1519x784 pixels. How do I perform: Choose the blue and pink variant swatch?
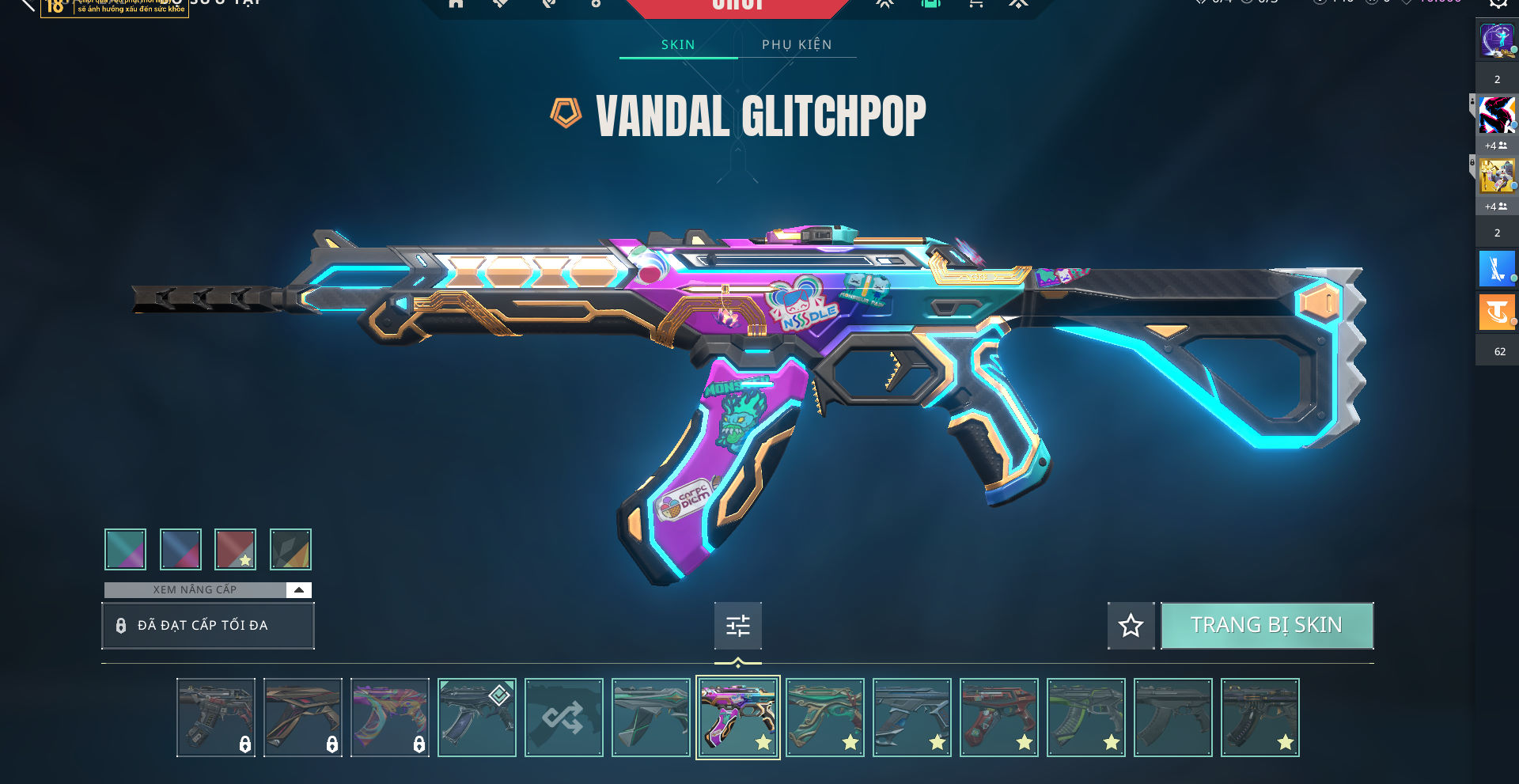(x=180, y=549)
